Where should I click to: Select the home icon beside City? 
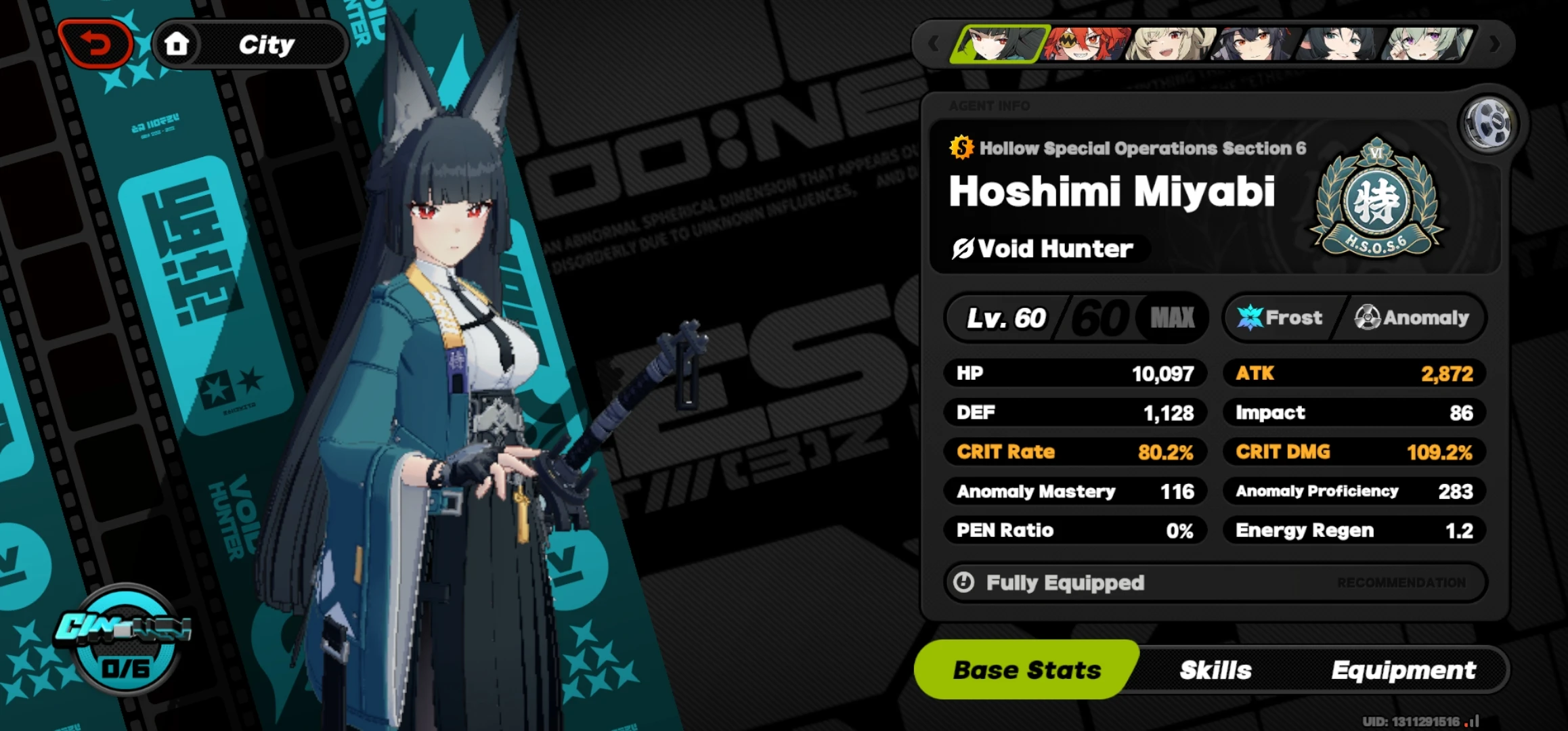pyautogui.click(x=177, y=43)
